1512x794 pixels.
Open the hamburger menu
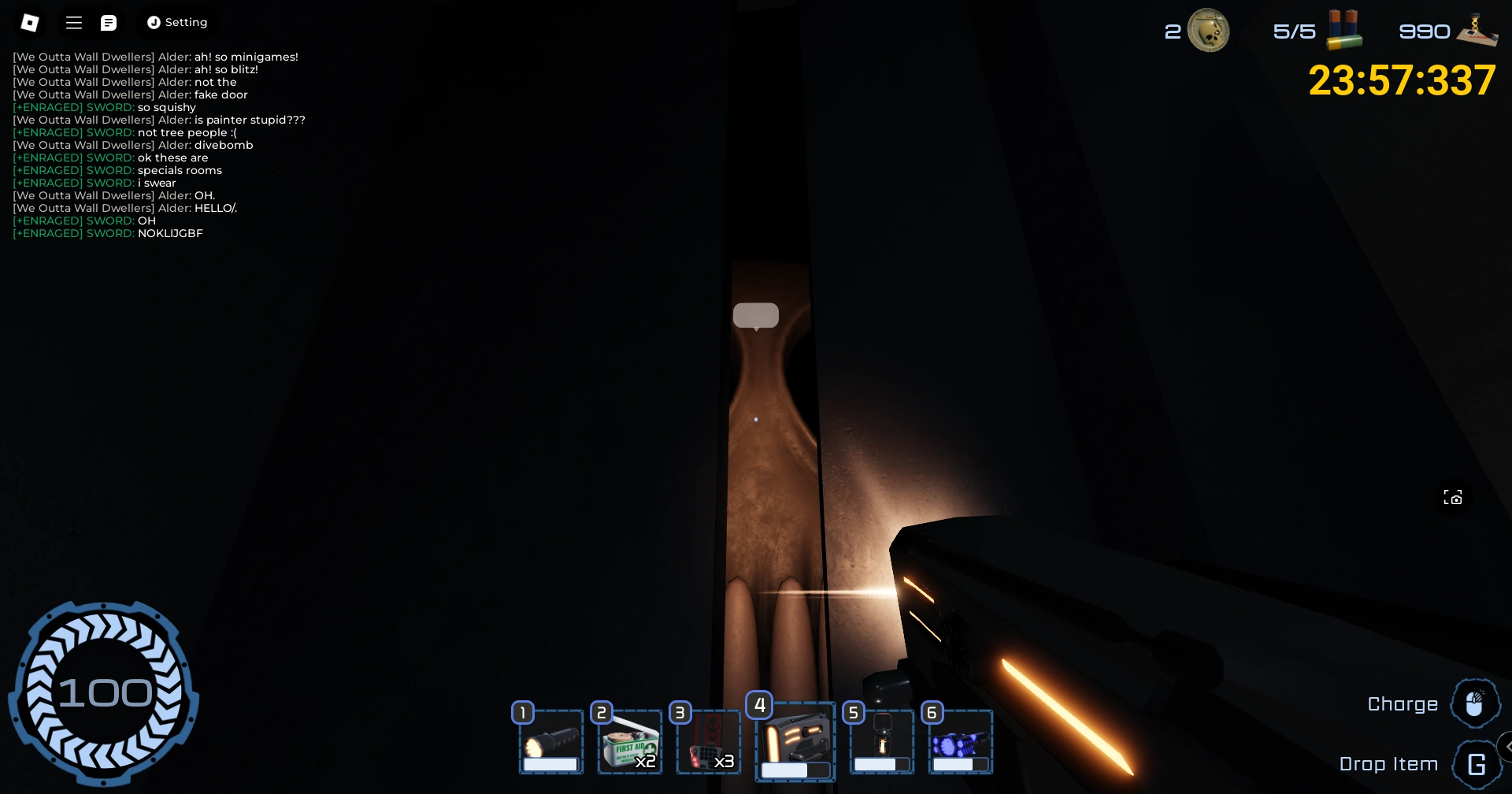(x=73, y=22)
